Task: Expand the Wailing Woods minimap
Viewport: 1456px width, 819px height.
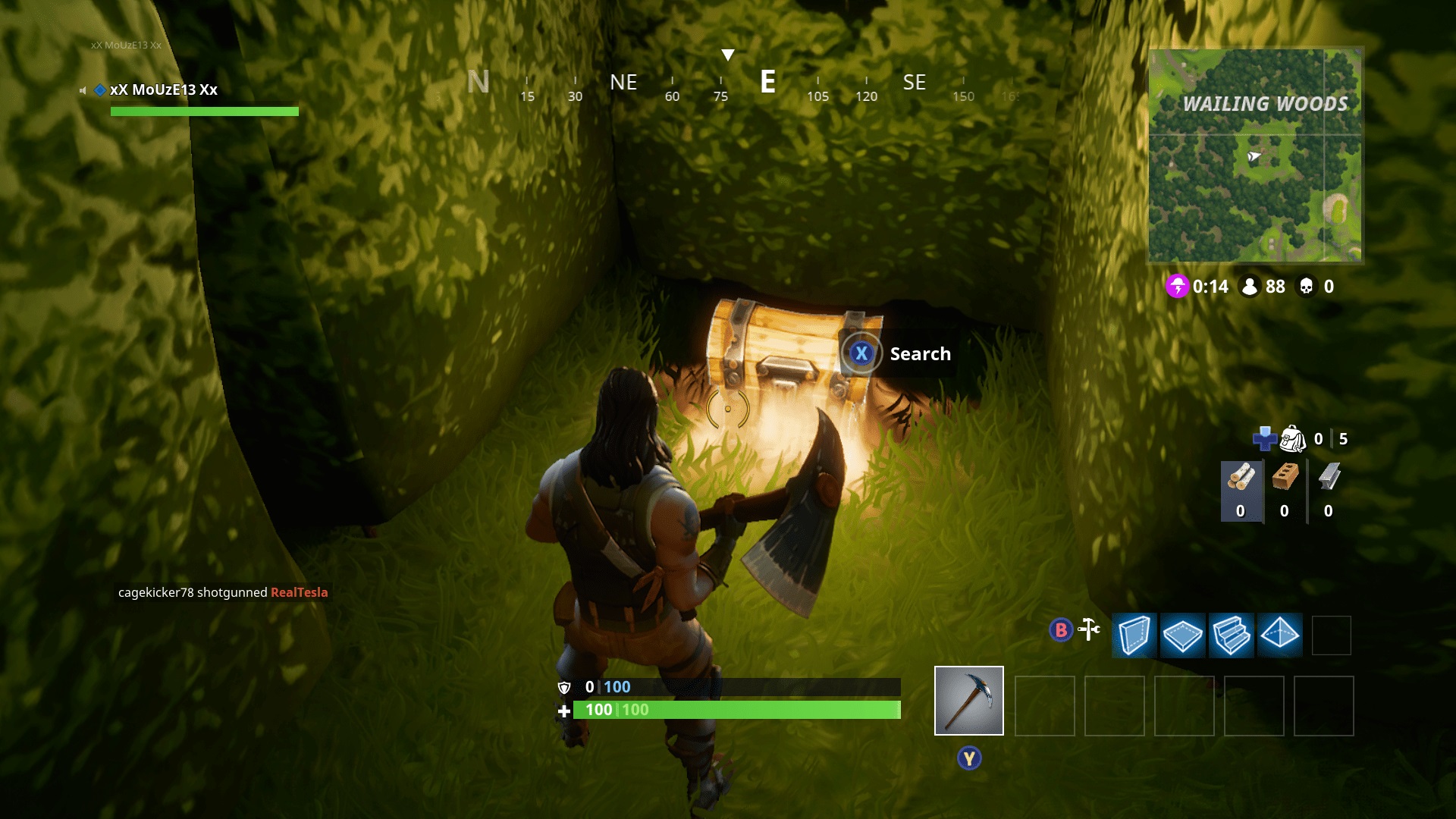Action: 1256,155
